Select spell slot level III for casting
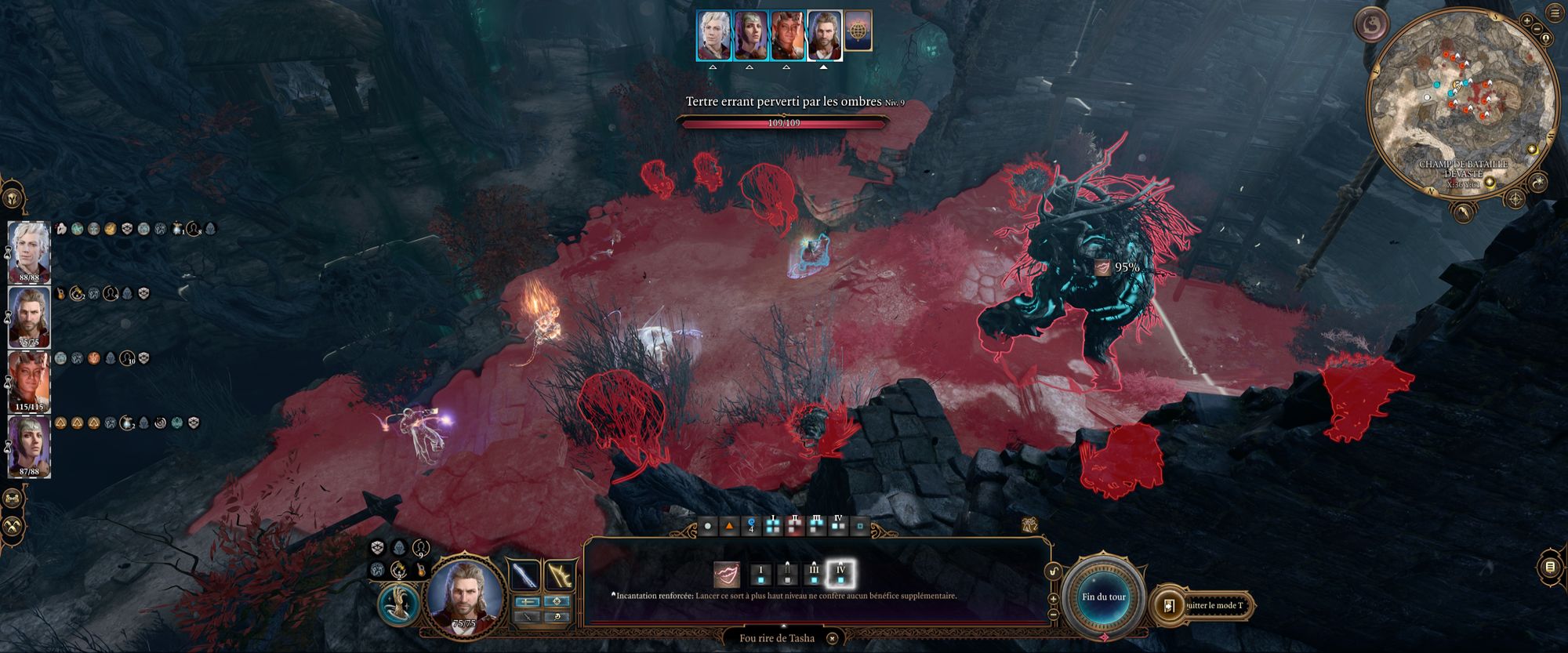 click(x=814, y=575)
